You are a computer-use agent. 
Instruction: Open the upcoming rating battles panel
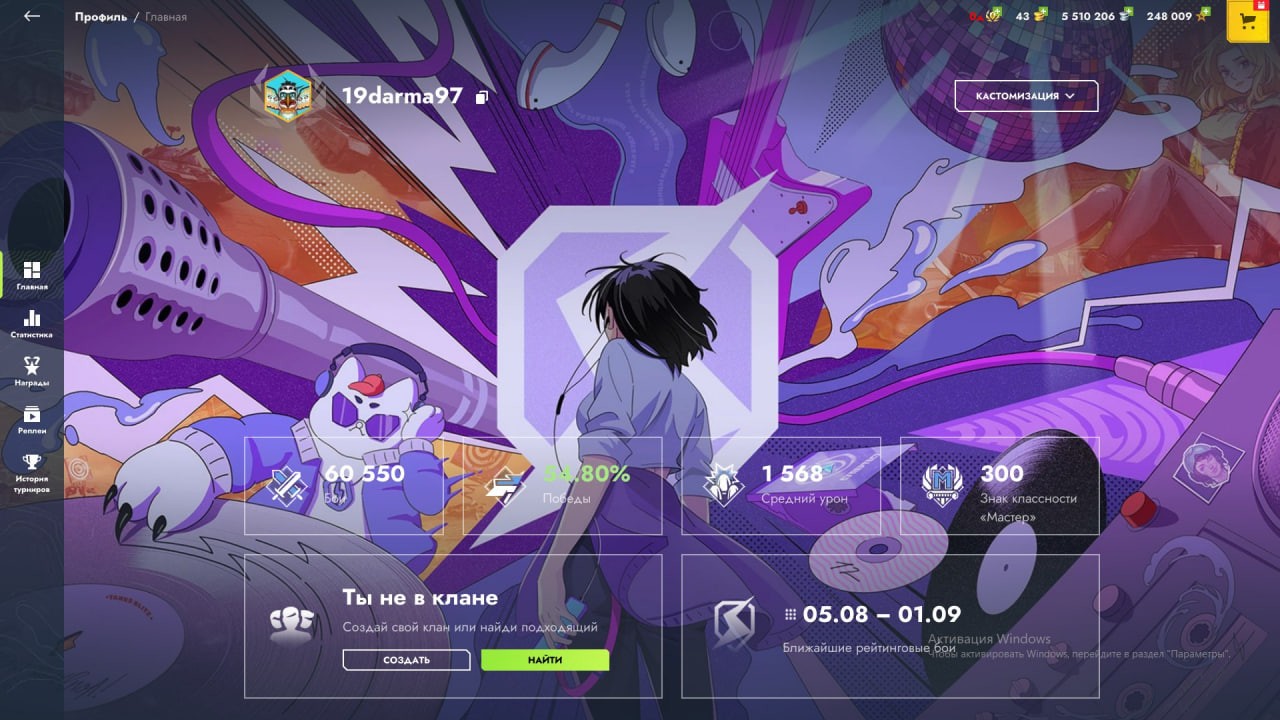click(890, 626)
